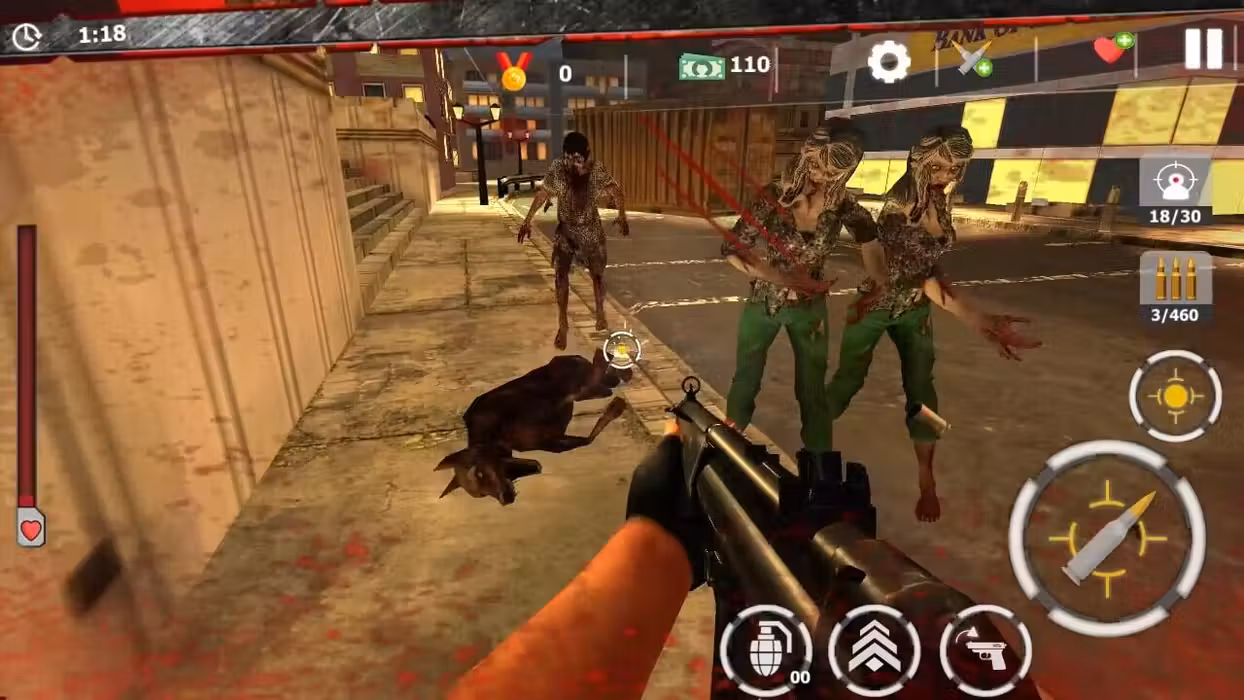Switch weapon to the pistol

click(985, 651)
